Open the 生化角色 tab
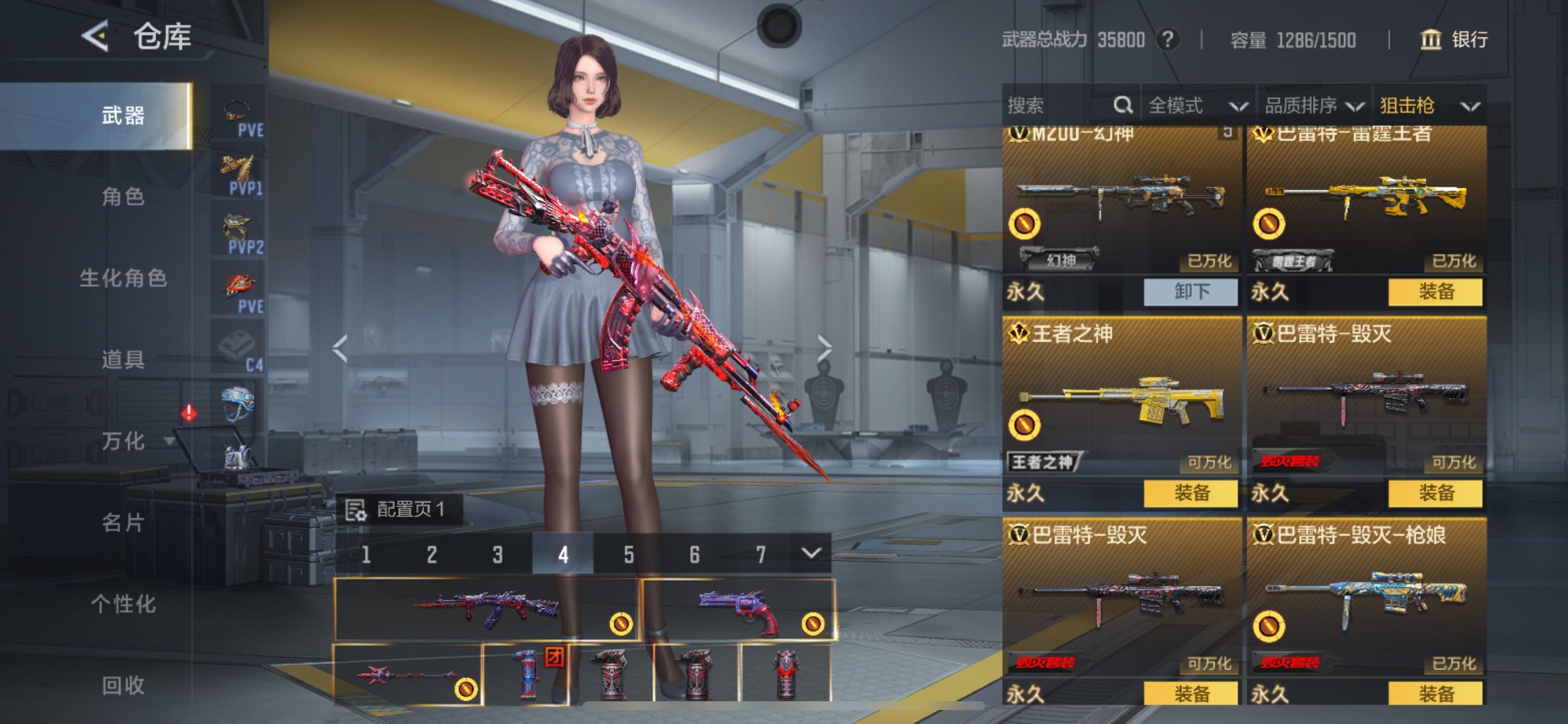The width and height of the screenshot is (1568, 724). pyautogui.click(x=123, y=278)
